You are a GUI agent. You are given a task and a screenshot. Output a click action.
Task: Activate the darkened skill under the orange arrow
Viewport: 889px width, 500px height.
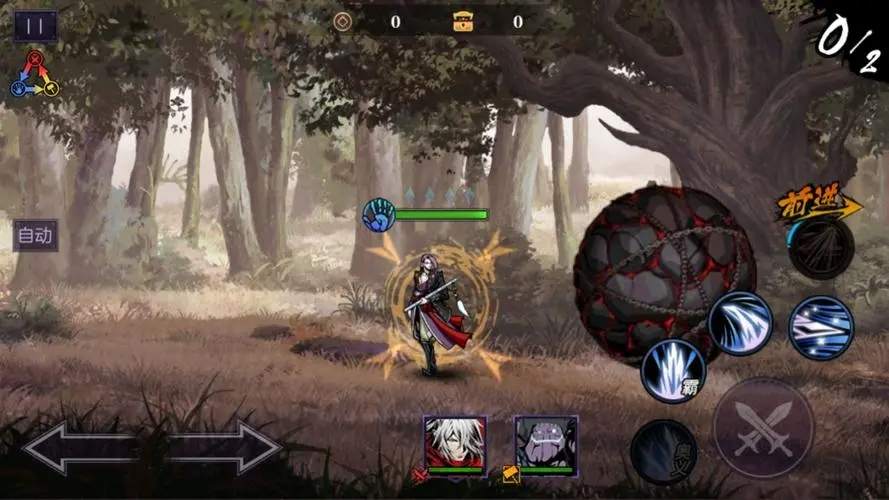click(820, 247)
